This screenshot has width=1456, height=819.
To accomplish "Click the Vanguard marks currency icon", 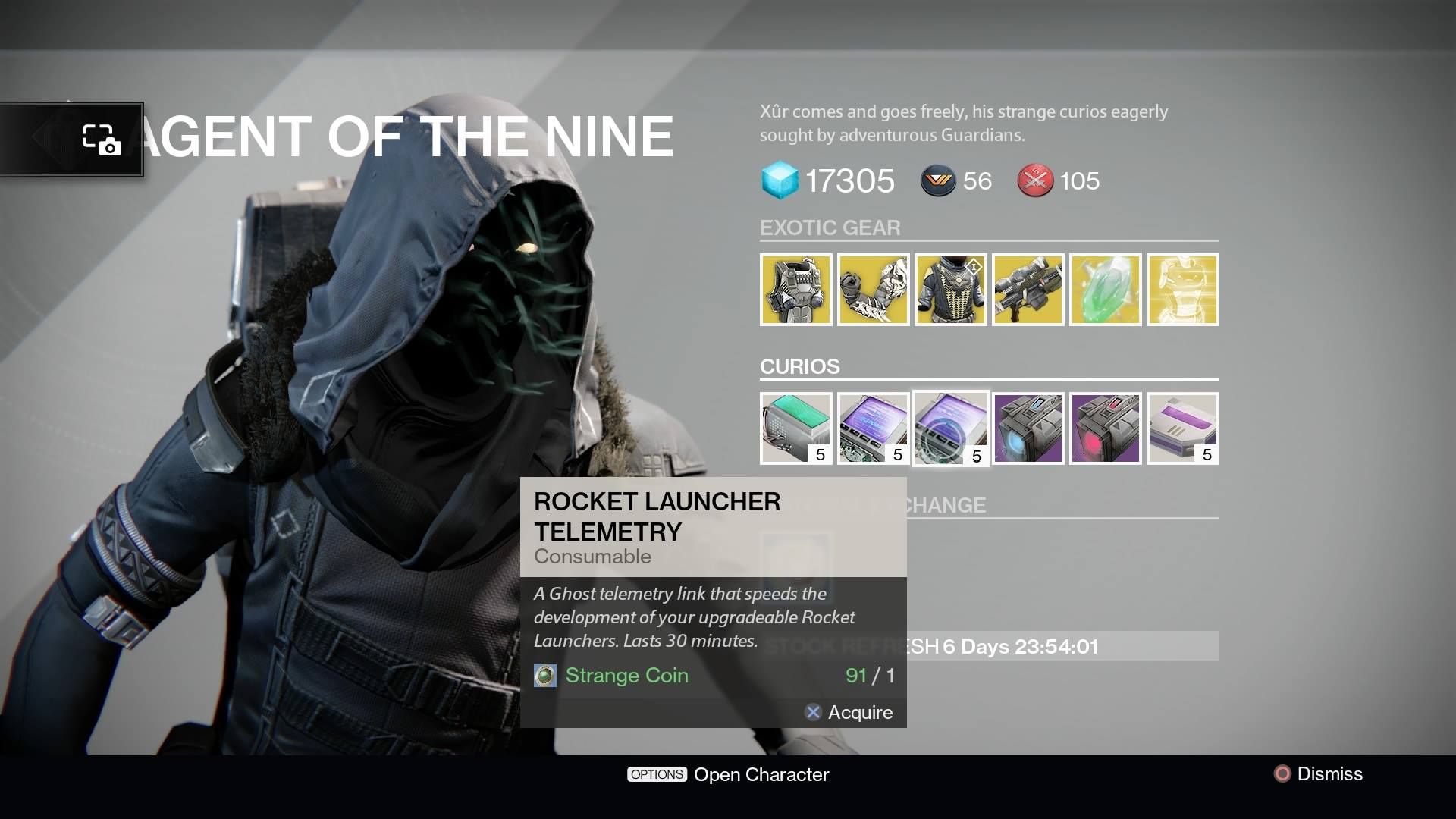I will (938, 181).
